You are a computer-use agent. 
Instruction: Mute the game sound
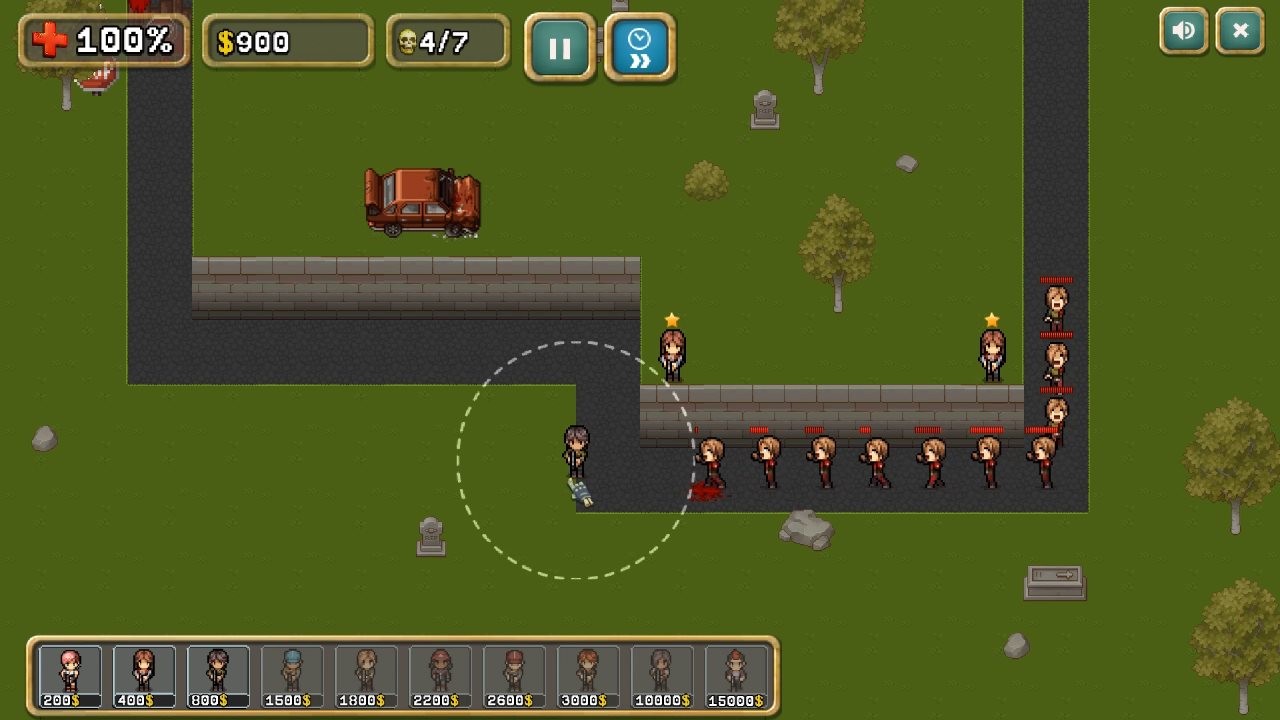coord(1184,31)
